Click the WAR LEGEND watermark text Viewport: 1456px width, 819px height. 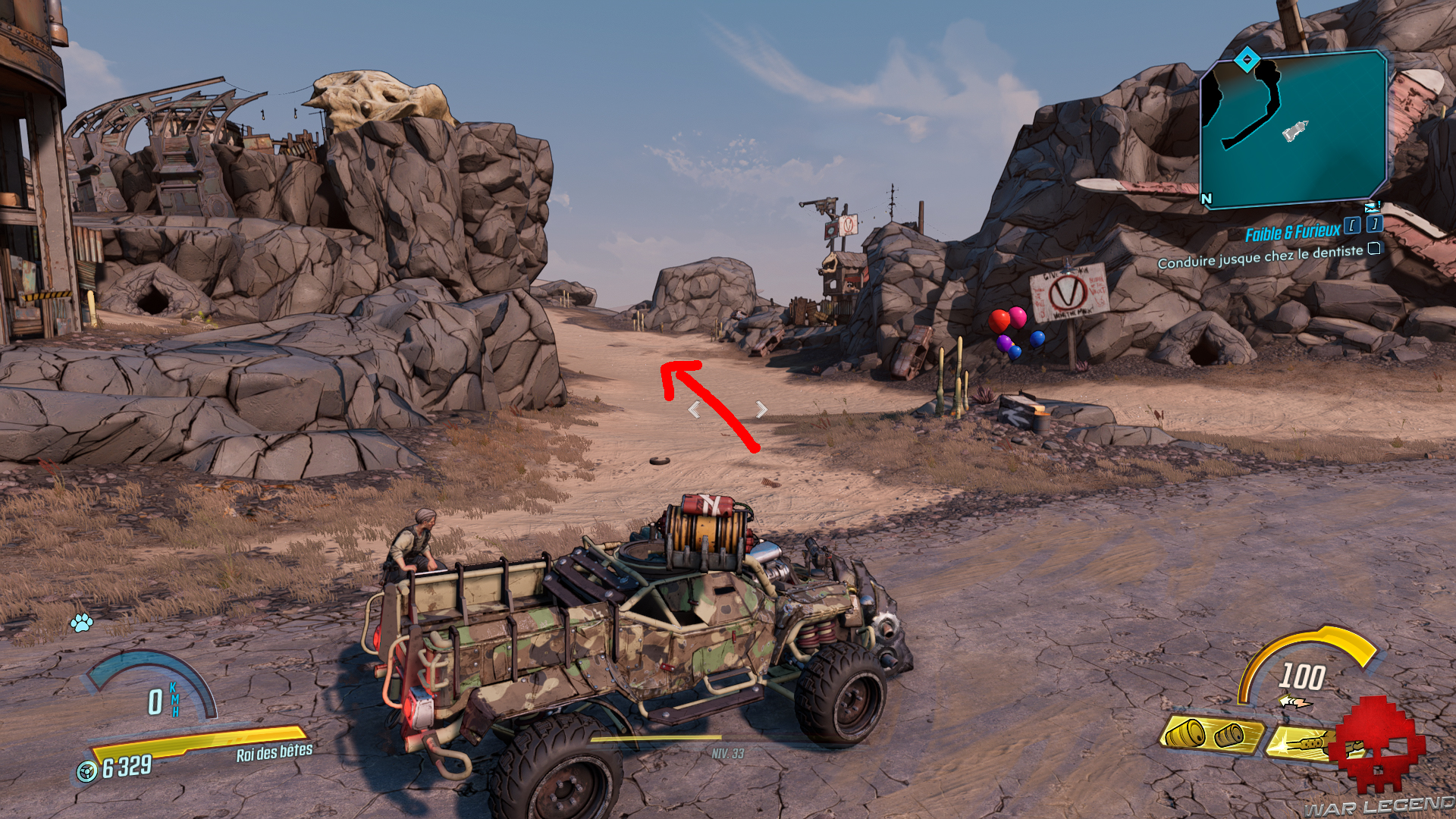pos(1378,808)
